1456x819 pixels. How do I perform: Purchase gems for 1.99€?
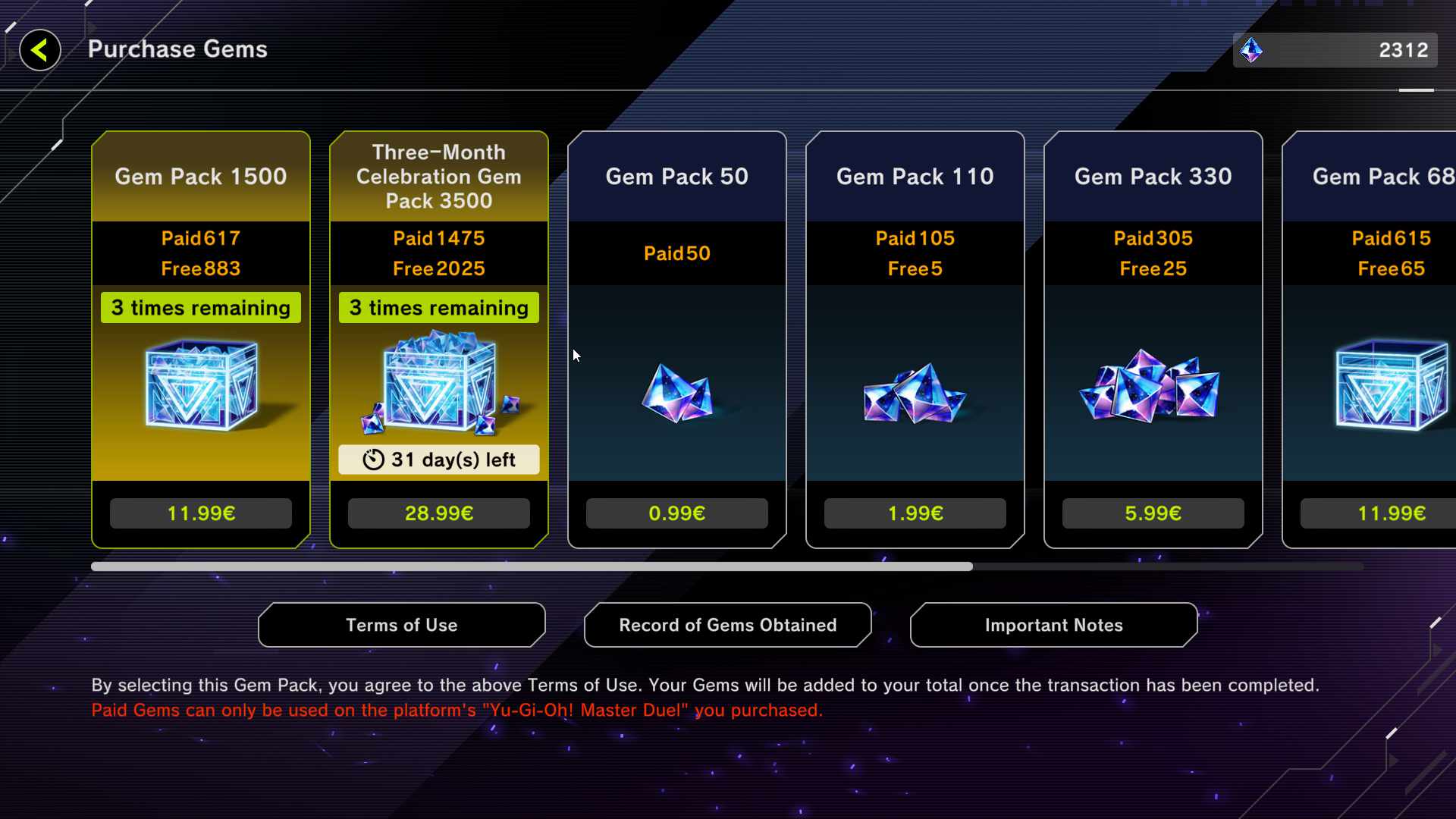pos(915,513)
